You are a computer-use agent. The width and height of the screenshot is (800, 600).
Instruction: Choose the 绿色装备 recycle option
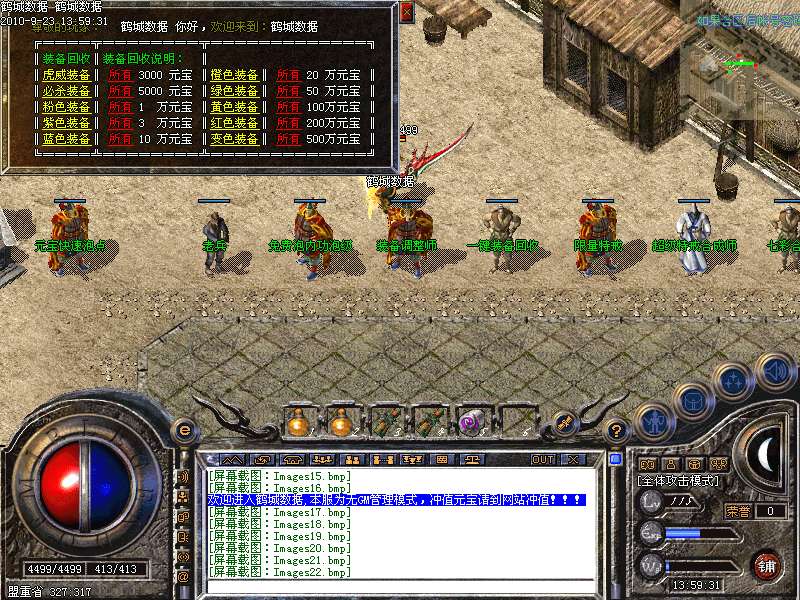click(x=235, y=91)
